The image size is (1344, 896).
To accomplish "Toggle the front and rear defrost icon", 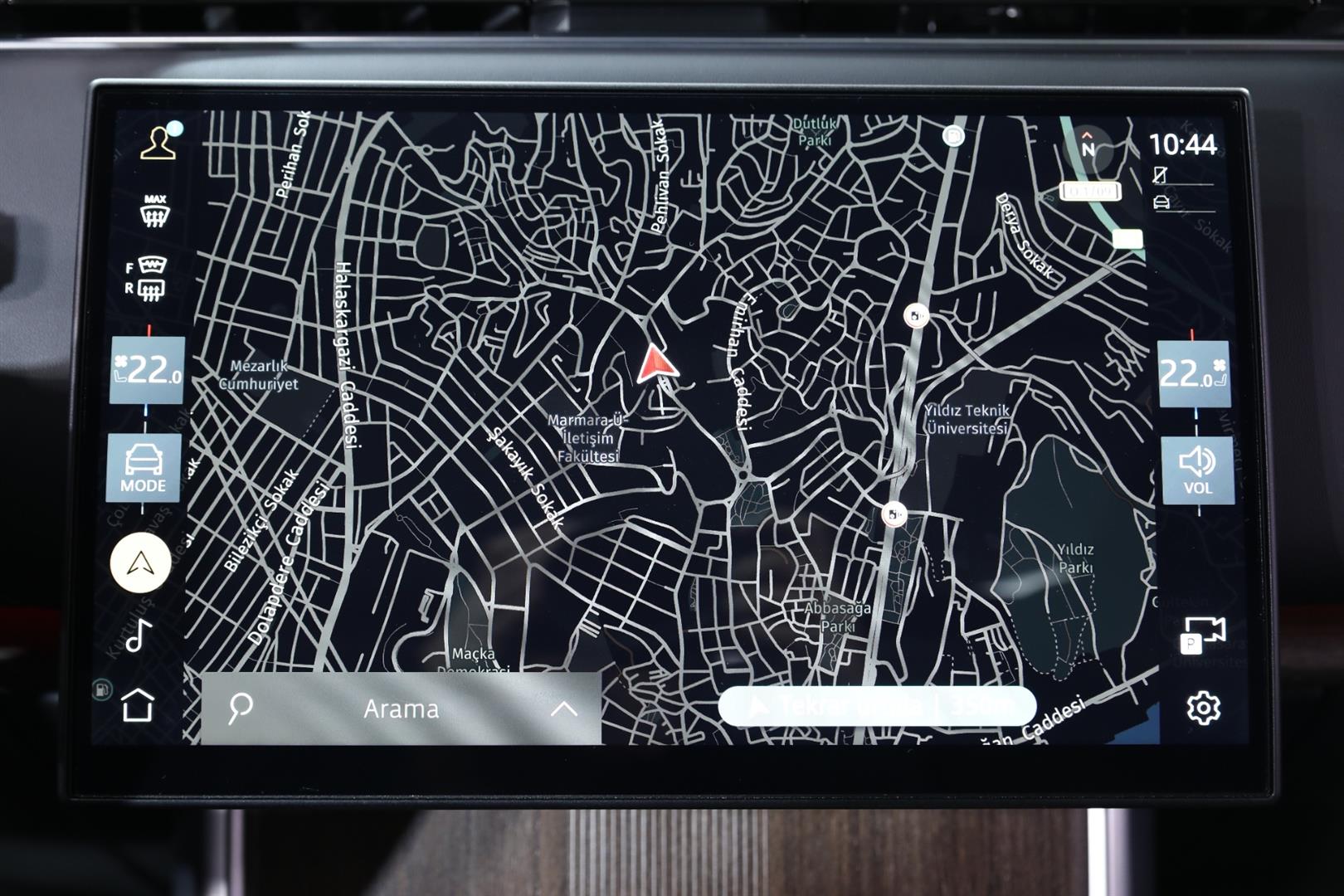I will pos(148,278).
